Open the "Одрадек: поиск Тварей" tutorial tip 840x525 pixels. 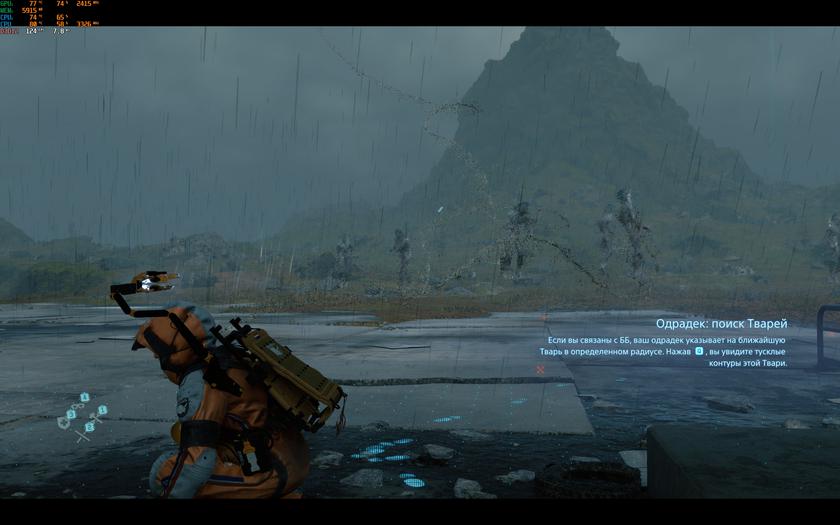pyautogui.click(x=721, y=324)
